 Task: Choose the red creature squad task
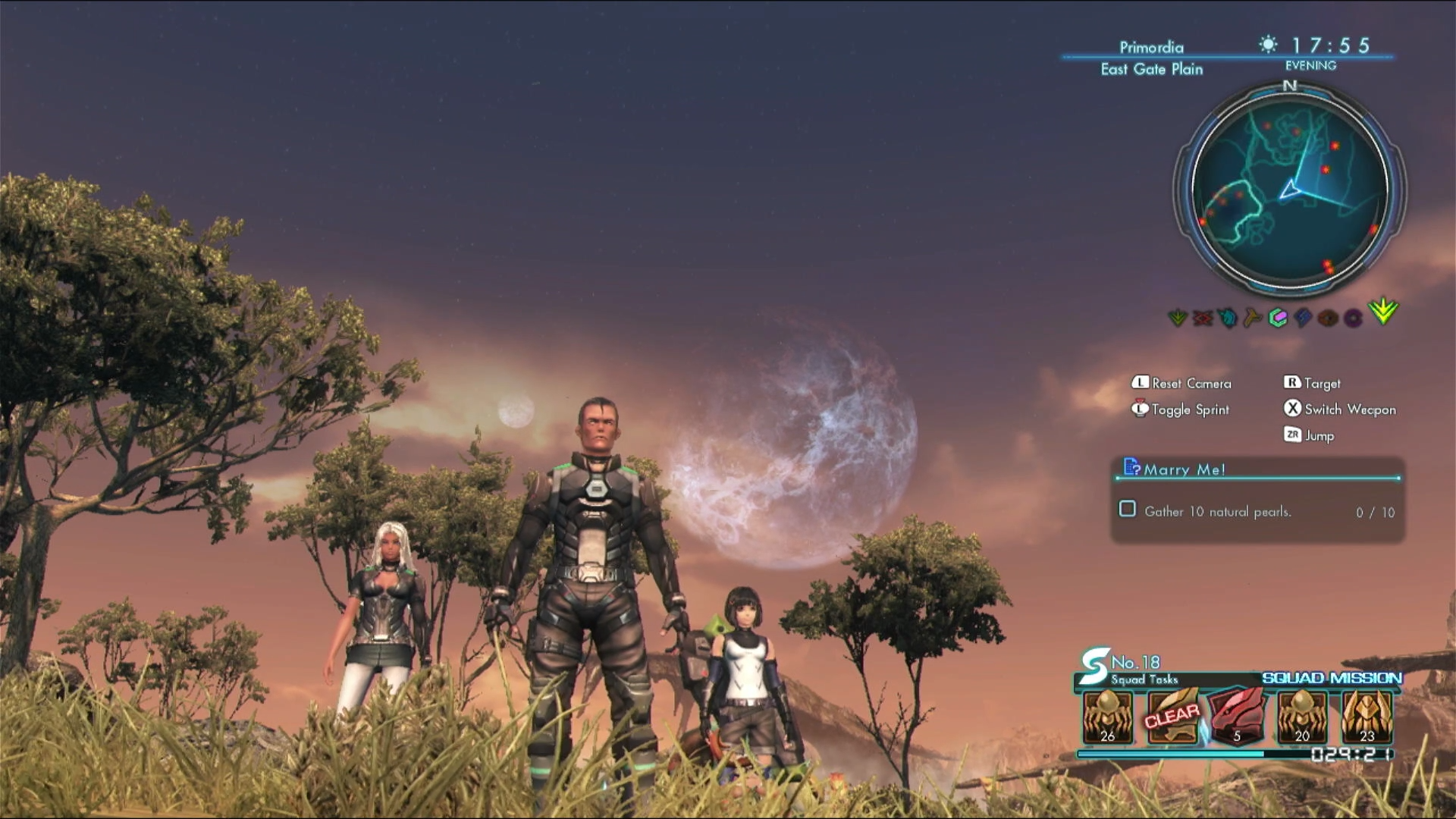click(1237, 717)
